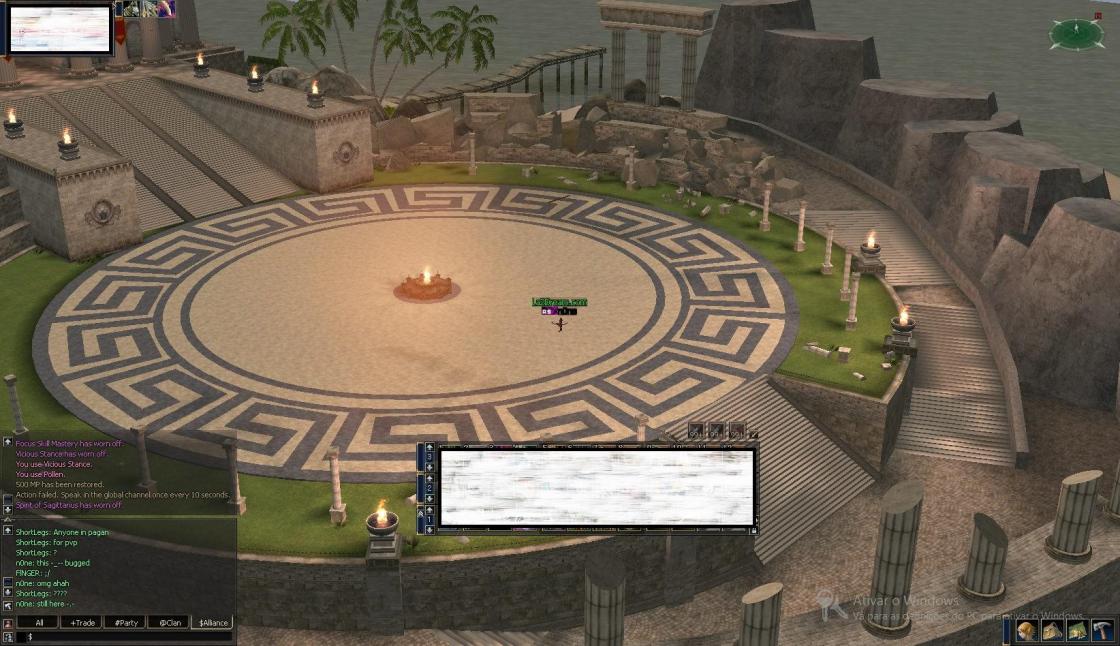Open the inventory bag icon
1120x646 pixels.
(x=1052, y=630)
